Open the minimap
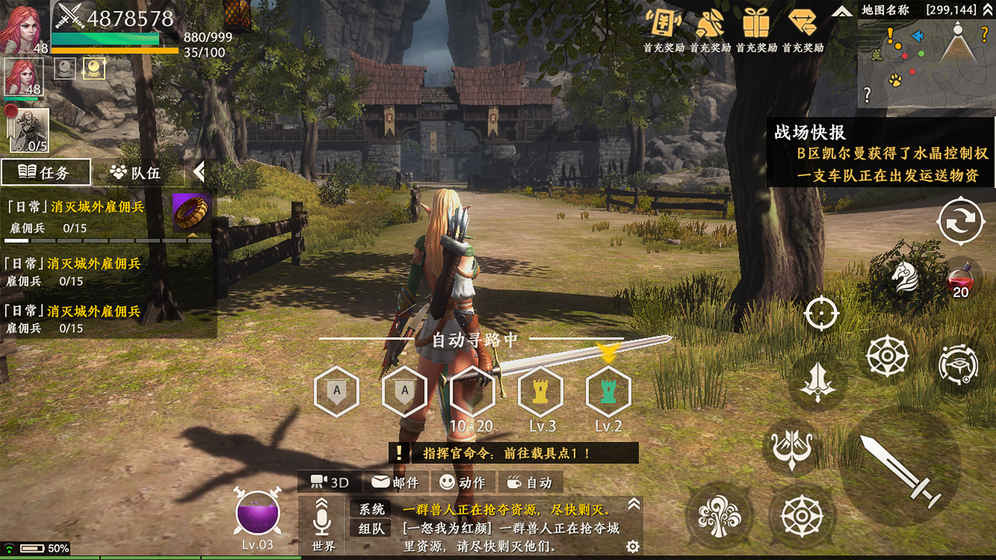996x560 pixels. (x=926, y=64)
